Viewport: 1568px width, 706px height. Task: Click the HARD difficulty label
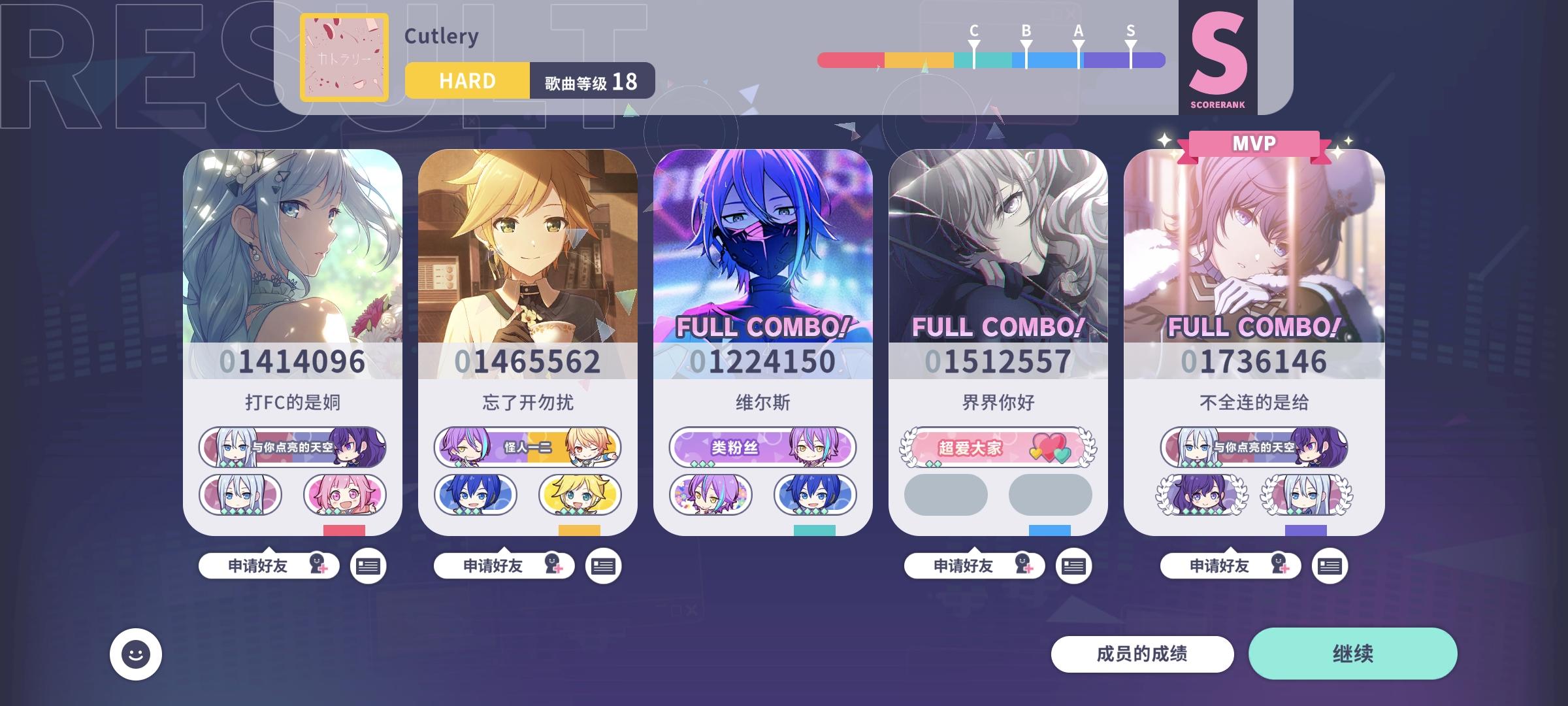pyautogui.click(x=466, y=80)
